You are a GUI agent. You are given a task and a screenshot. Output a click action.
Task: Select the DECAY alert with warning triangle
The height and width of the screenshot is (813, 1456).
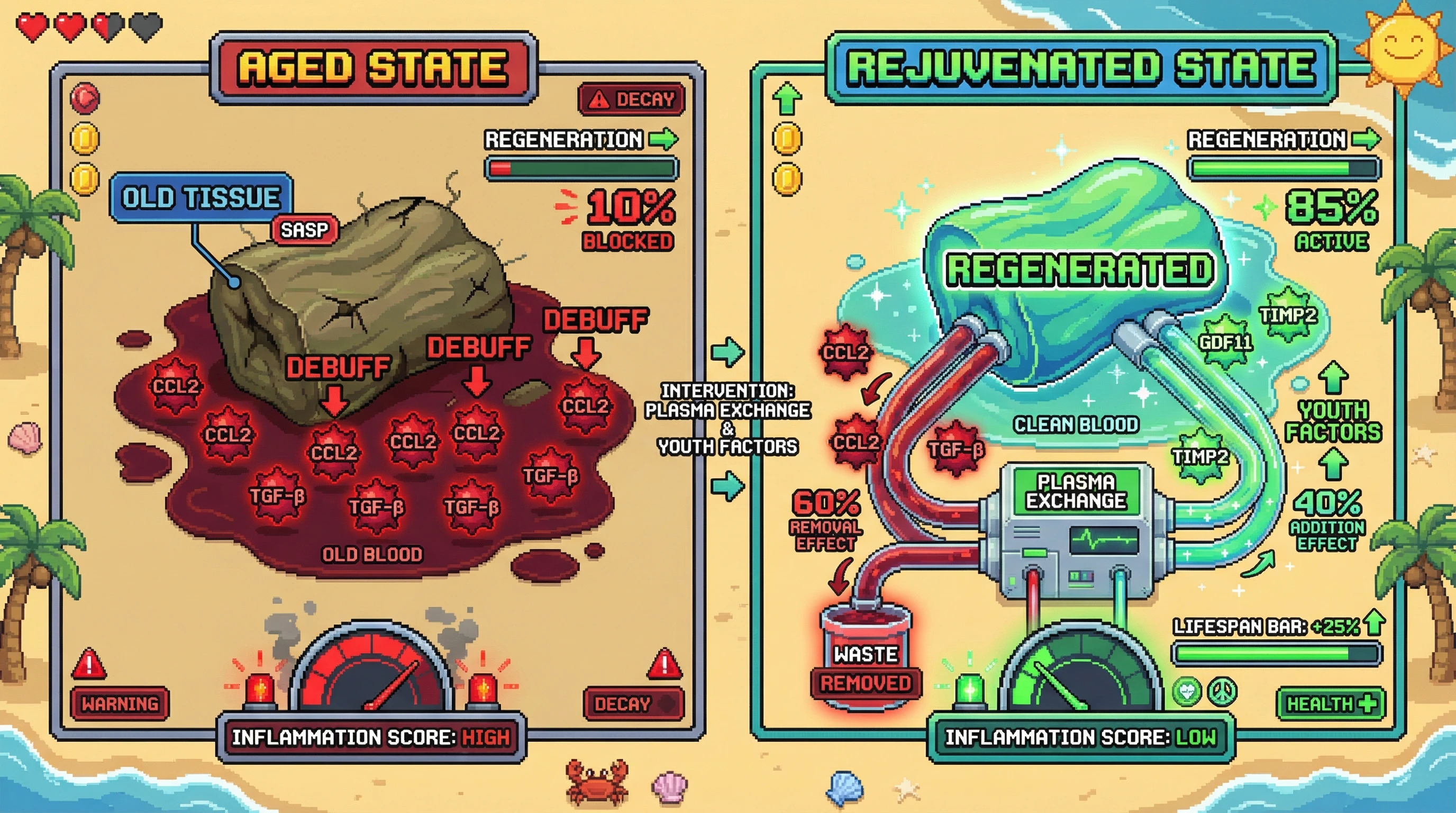coord(631,100)
